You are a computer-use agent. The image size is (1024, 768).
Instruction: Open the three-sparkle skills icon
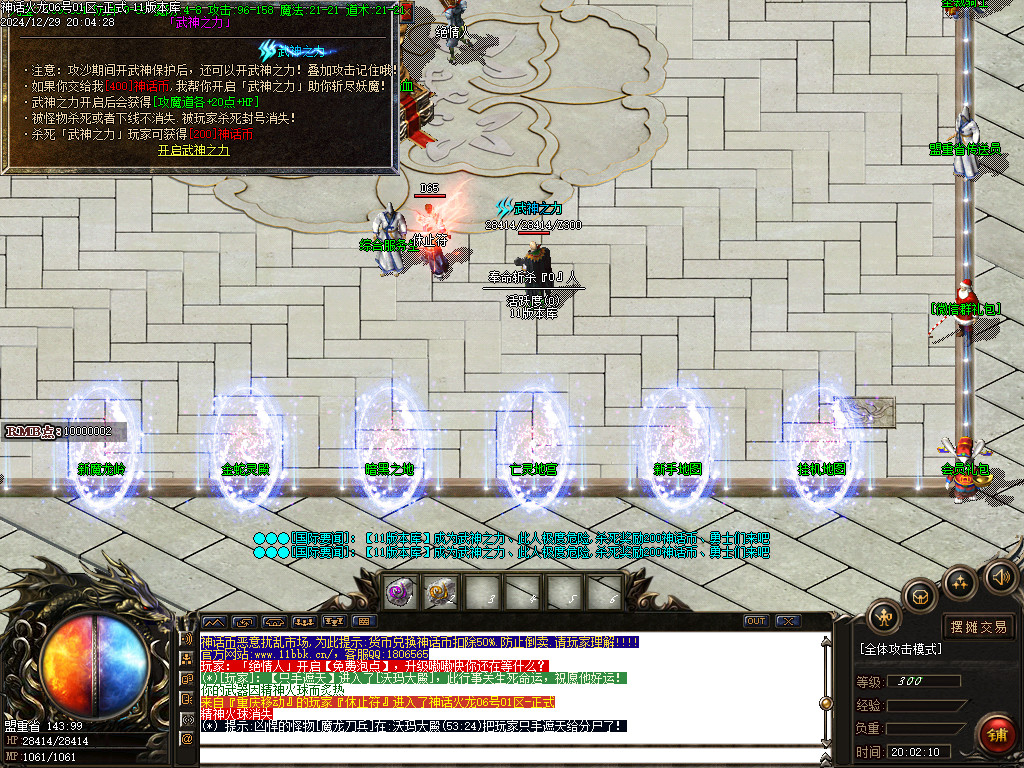point(961,582)
